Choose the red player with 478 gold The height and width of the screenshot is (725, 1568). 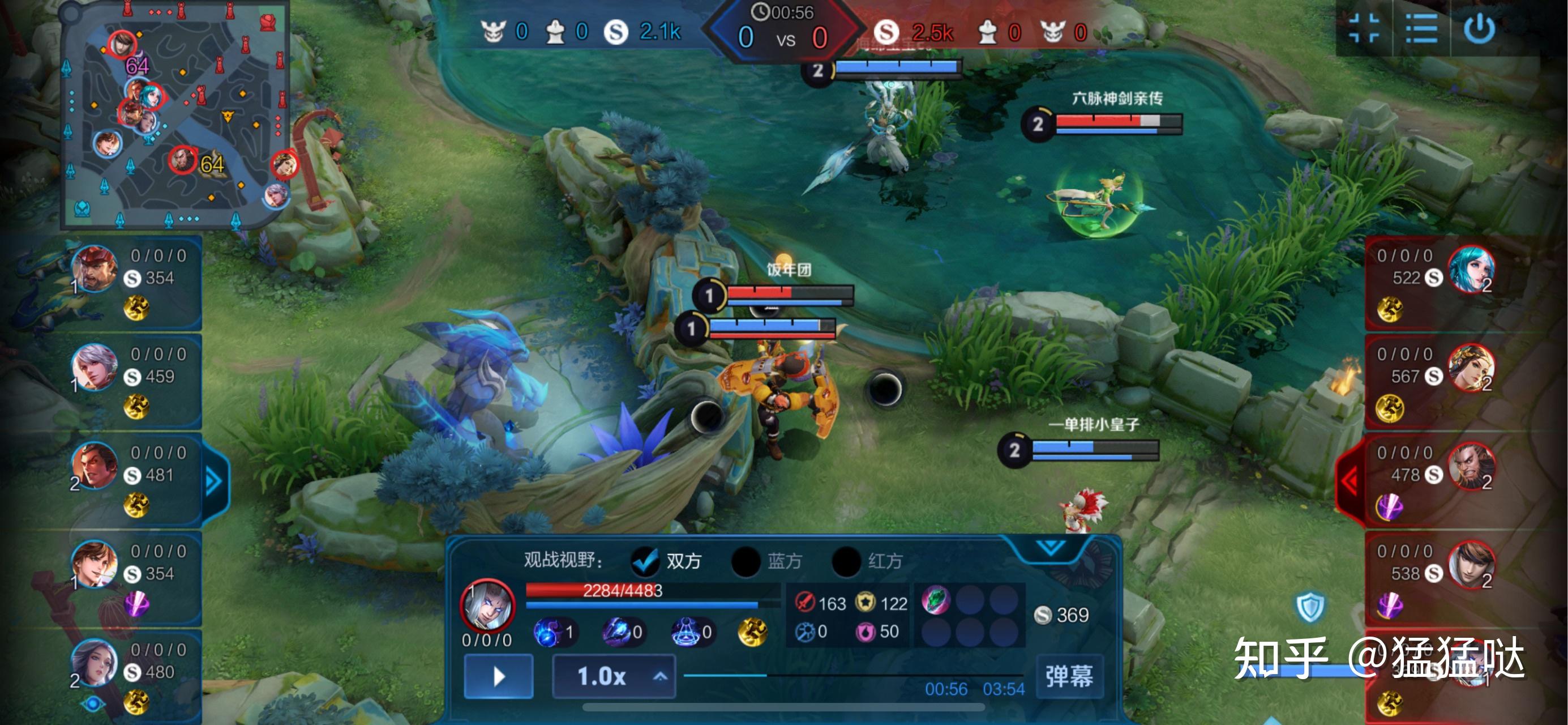coord(1471,467)
